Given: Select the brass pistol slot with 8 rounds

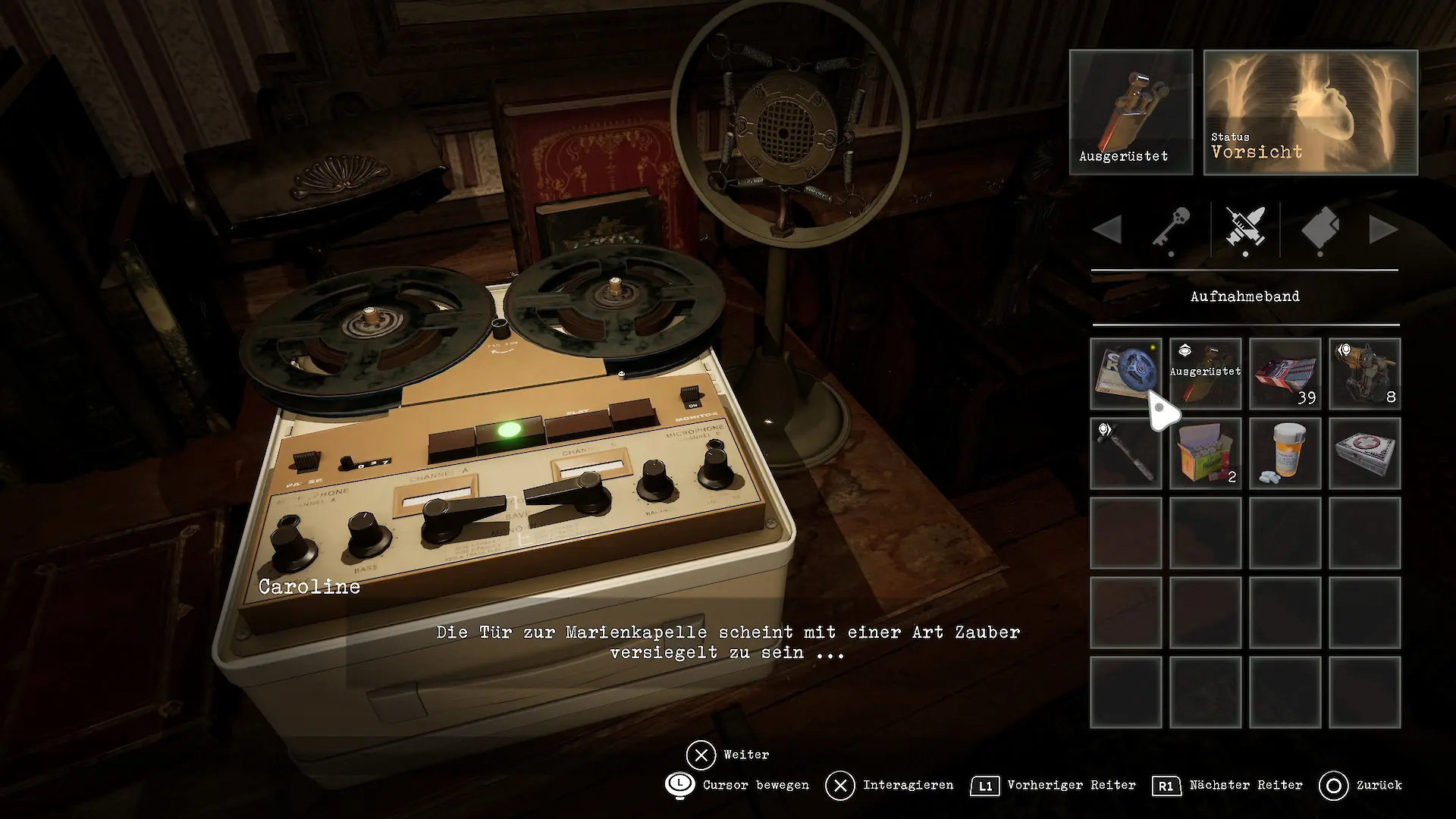Looking at the screenshot, I should coord(1364,374).
